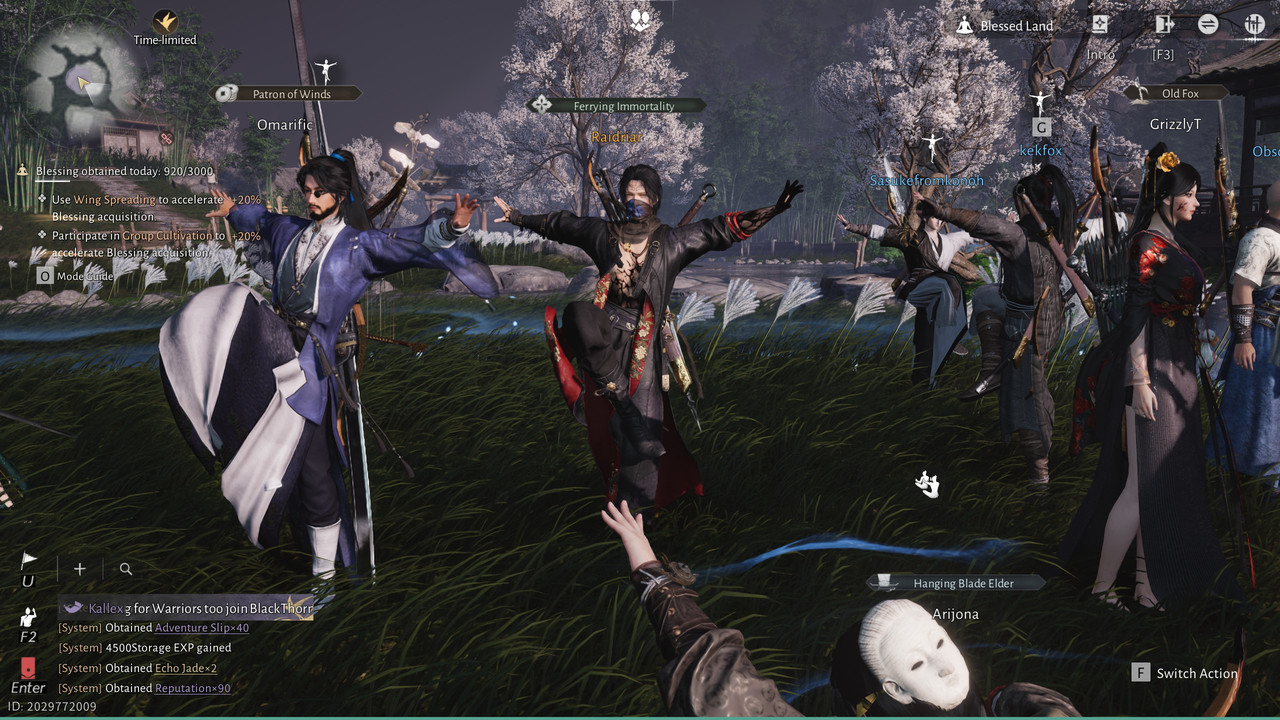
Task: Open the waving figure emote icon
Action: point(28,618)
